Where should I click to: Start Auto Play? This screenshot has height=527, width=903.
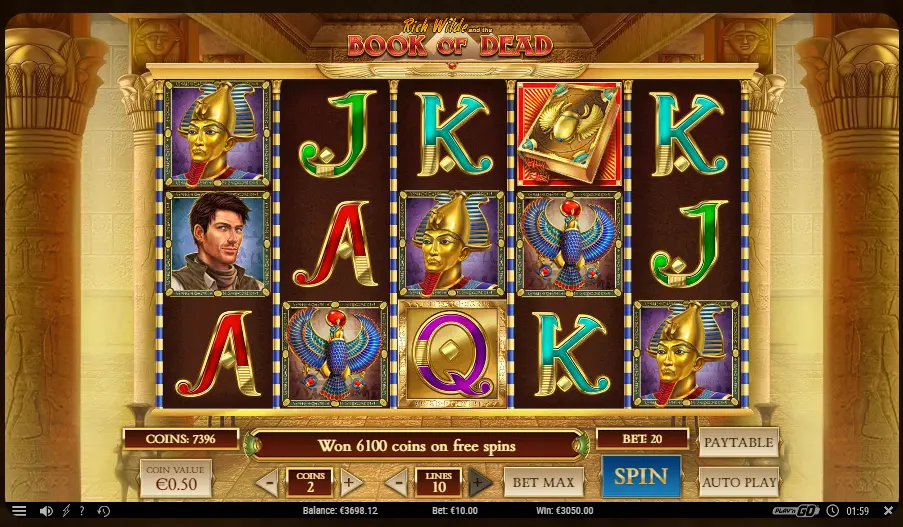point(738,482)
